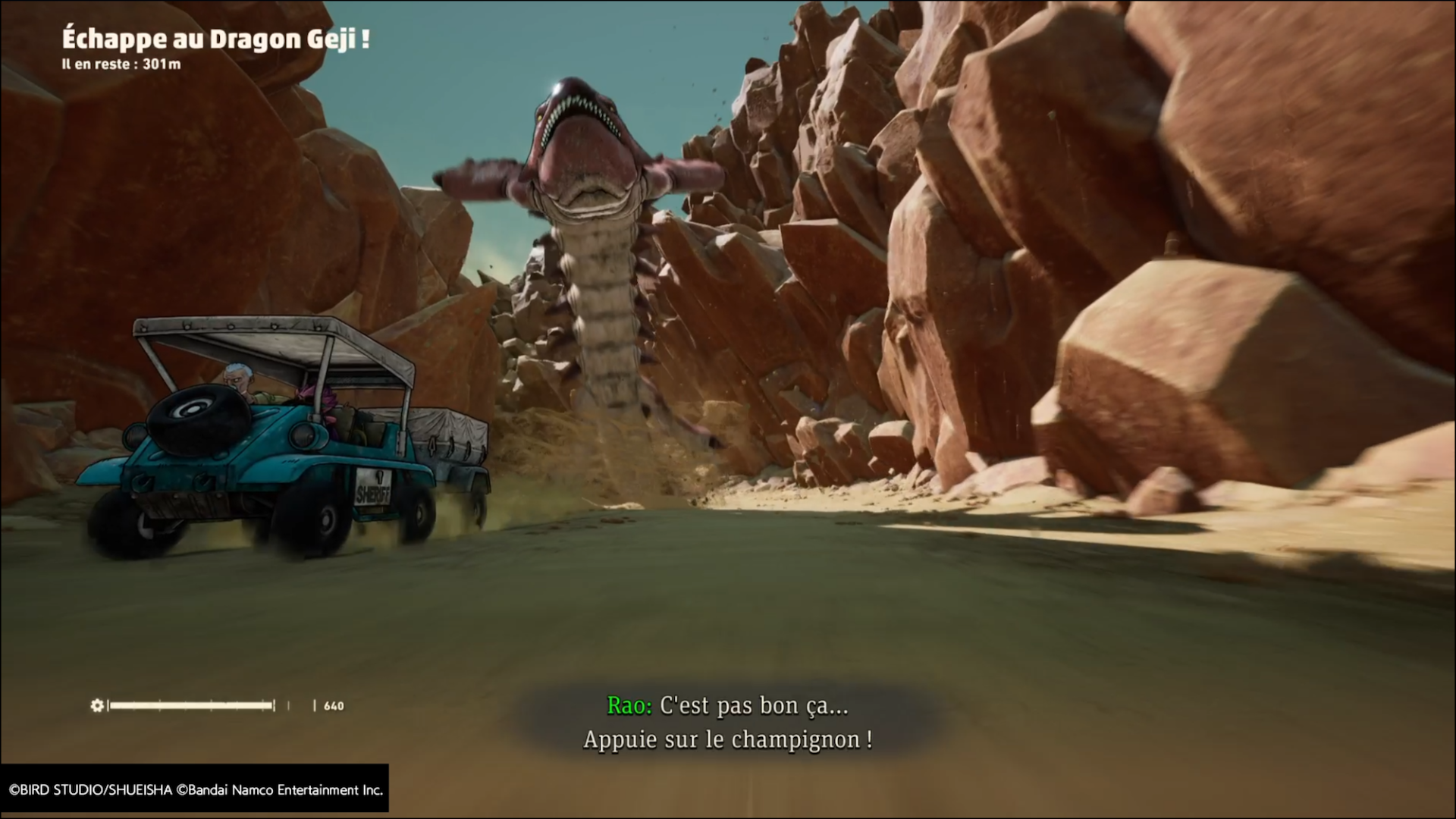1456x819 pixels.
Task: Select the 'Échappe au Dragon Geji !' objective tracker
Action: [x=215, y=39]
